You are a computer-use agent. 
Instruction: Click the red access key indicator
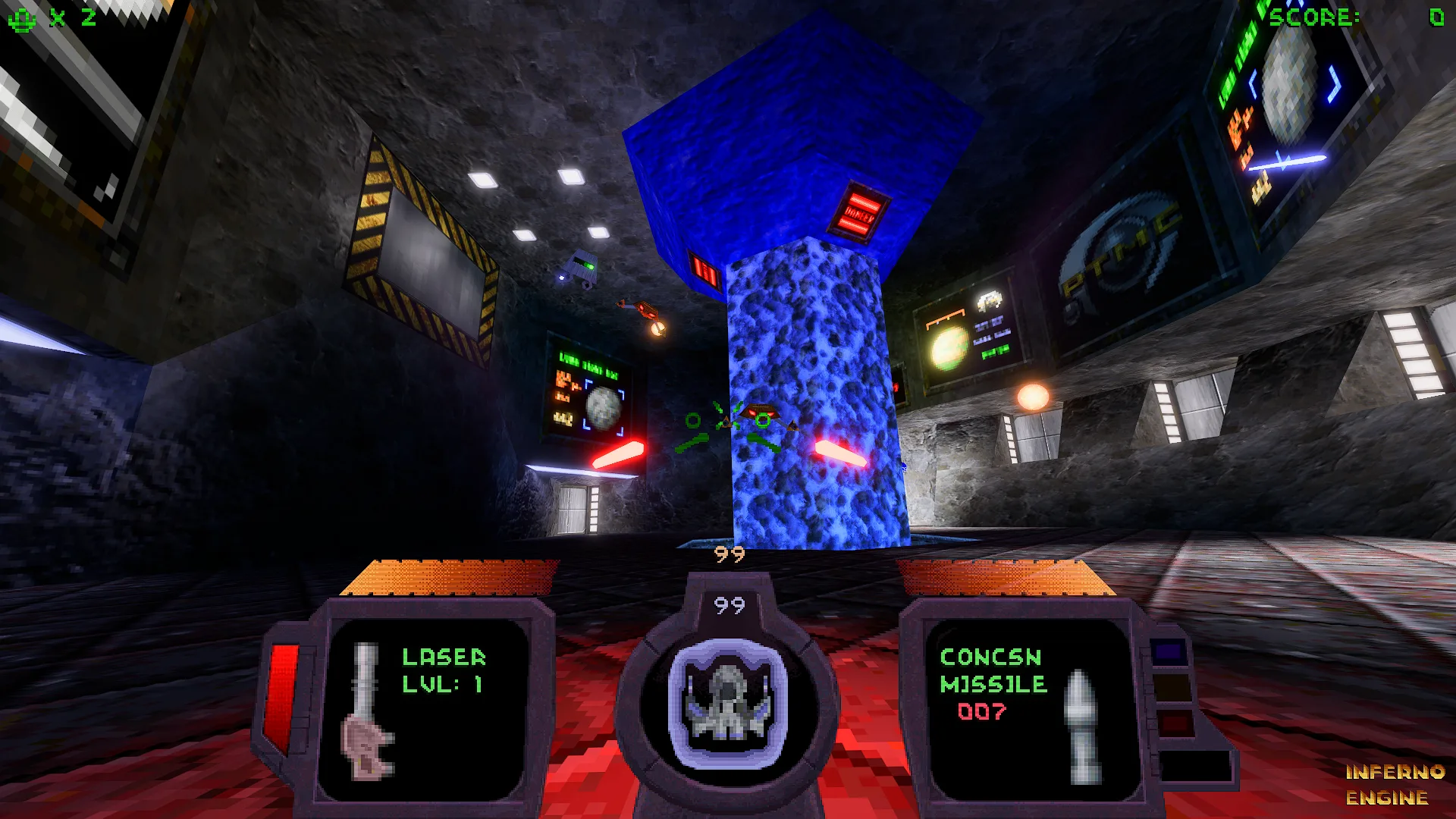(x=1174, y=721)
